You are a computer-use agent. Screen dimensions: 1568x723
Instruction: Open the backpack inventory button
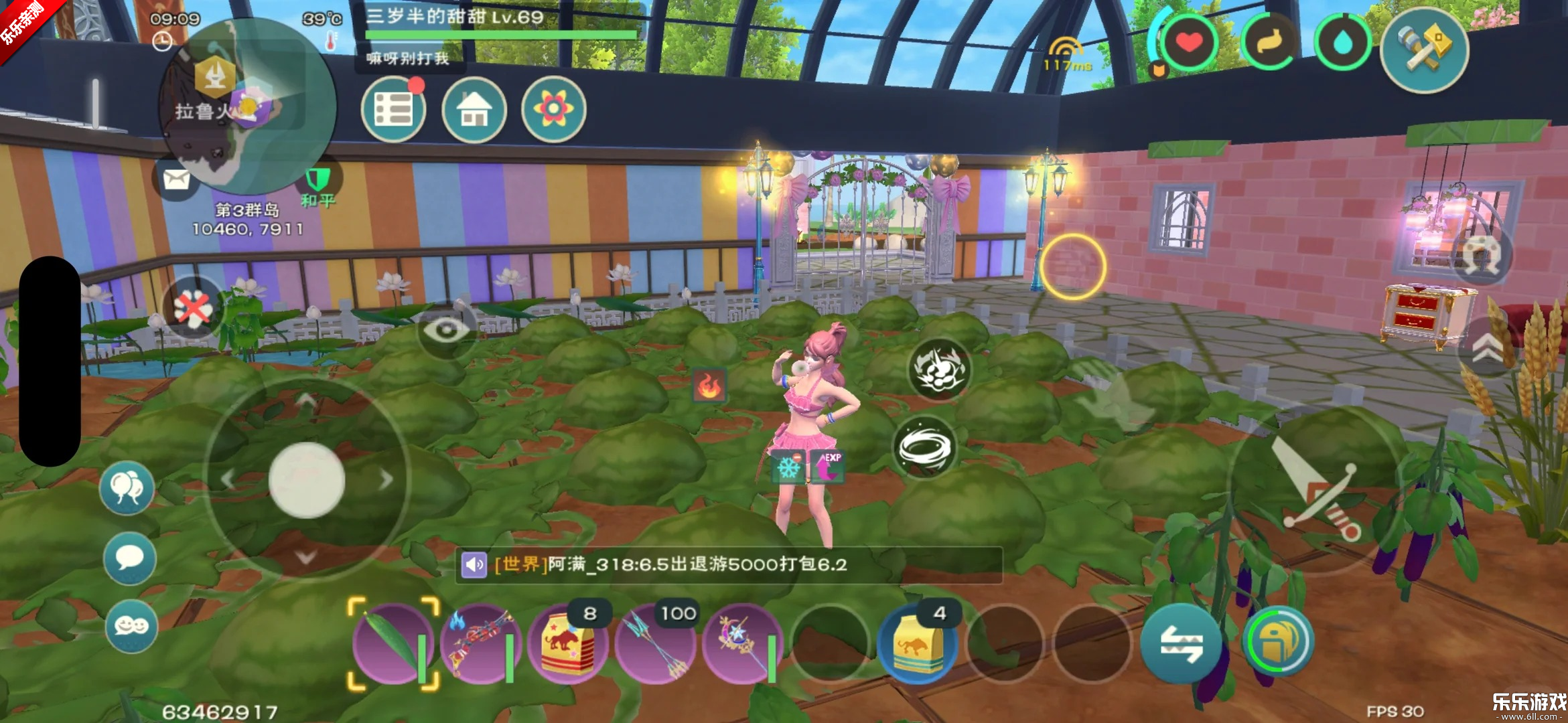[1278, 643]
